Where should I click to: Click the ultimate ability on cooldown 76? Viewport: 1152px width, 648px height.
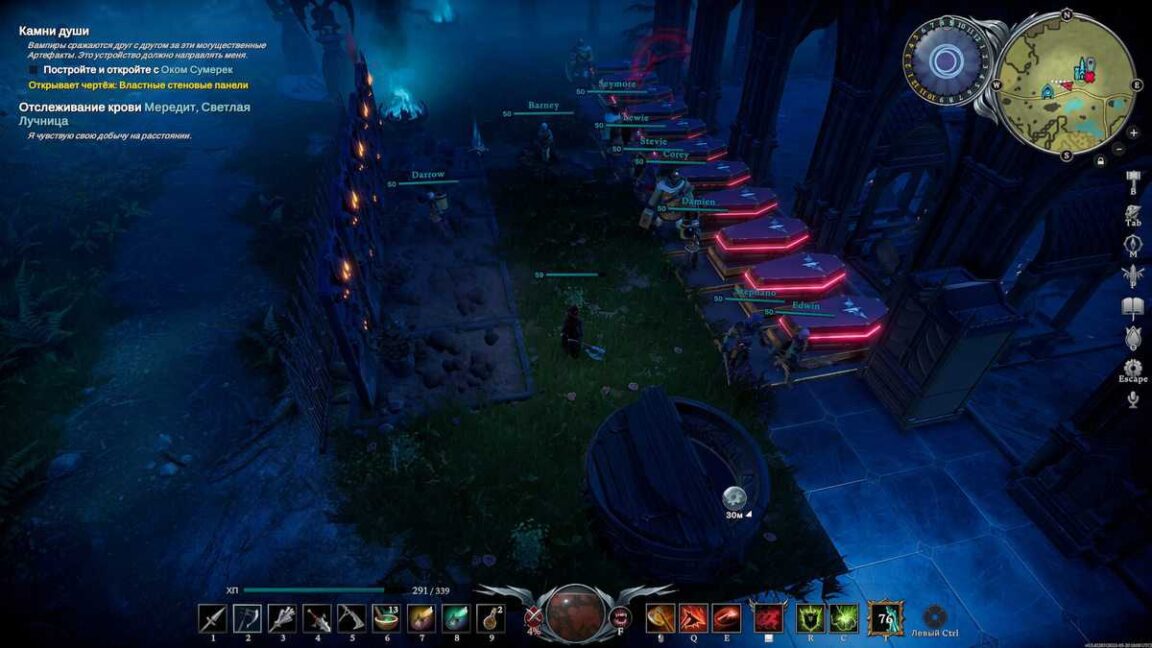point(884,618)
